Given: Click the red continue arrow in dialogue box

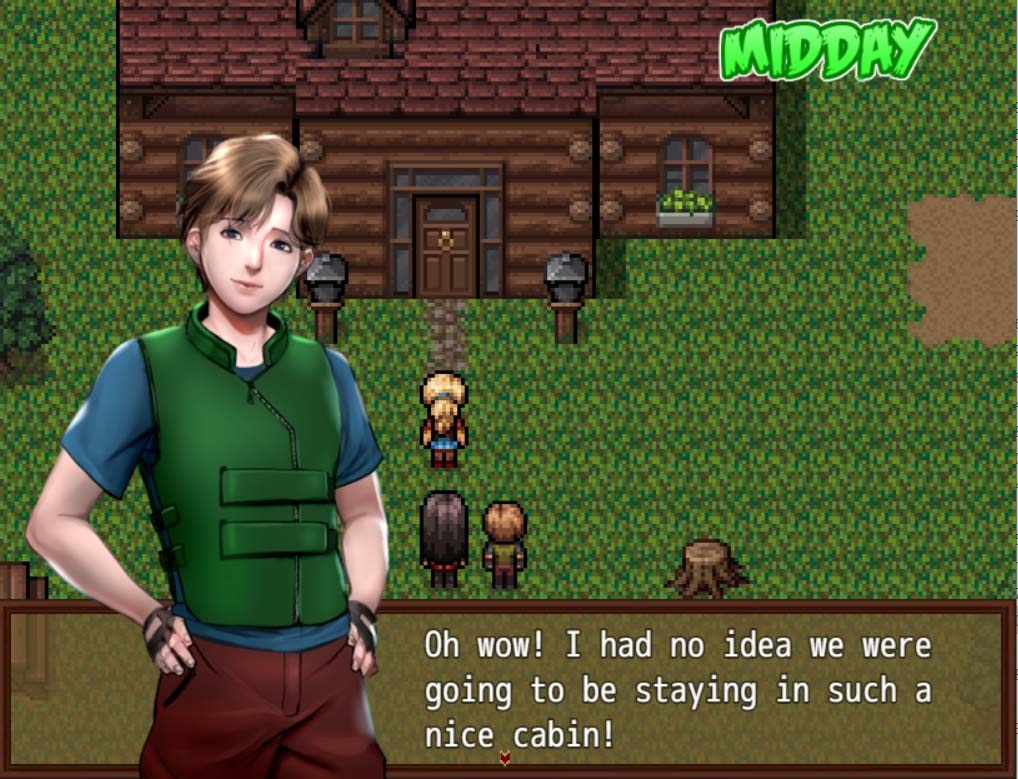Looking at the screenshot, I should pos(504,759).
